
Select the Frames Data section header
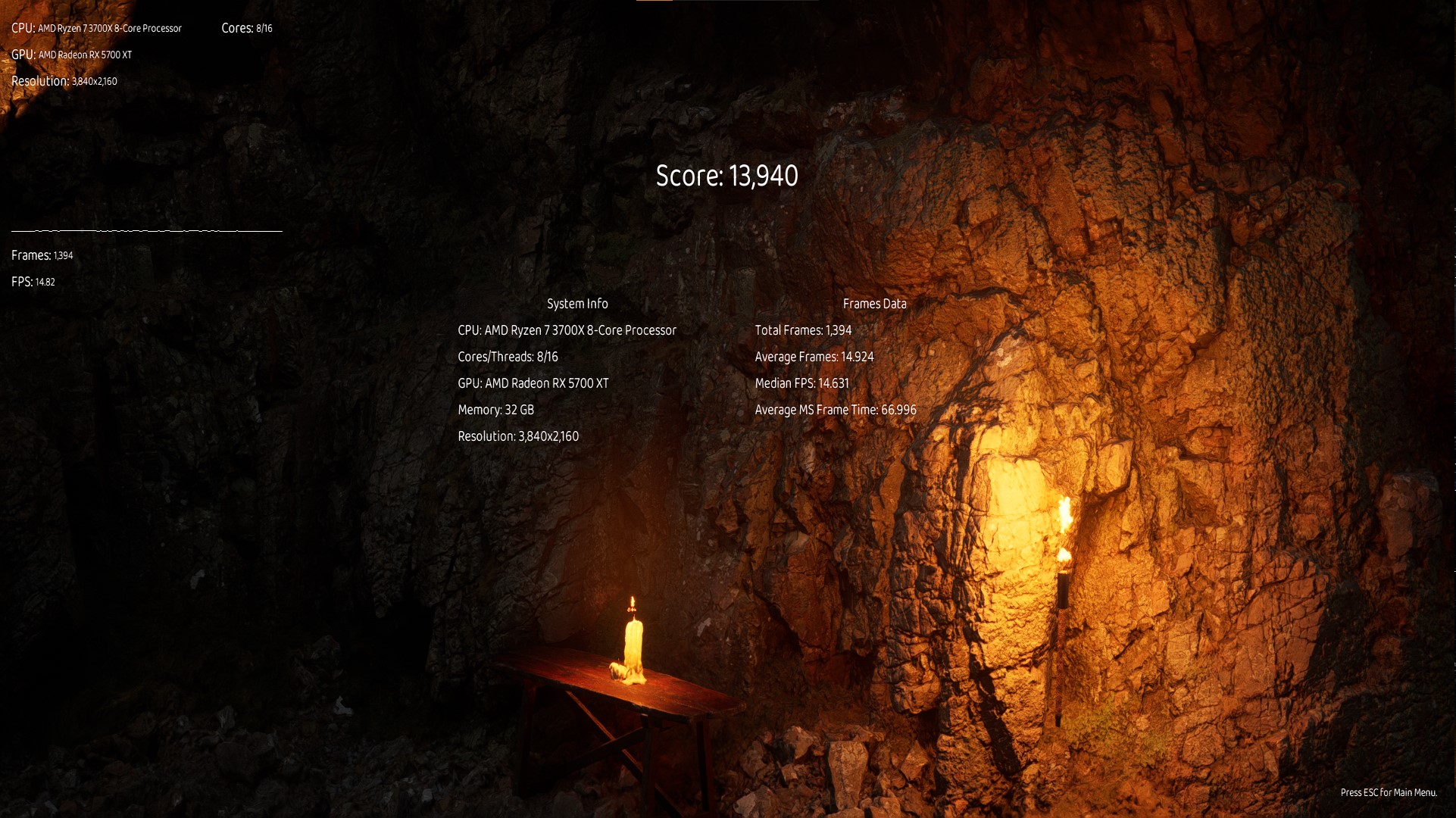point(875,303)
